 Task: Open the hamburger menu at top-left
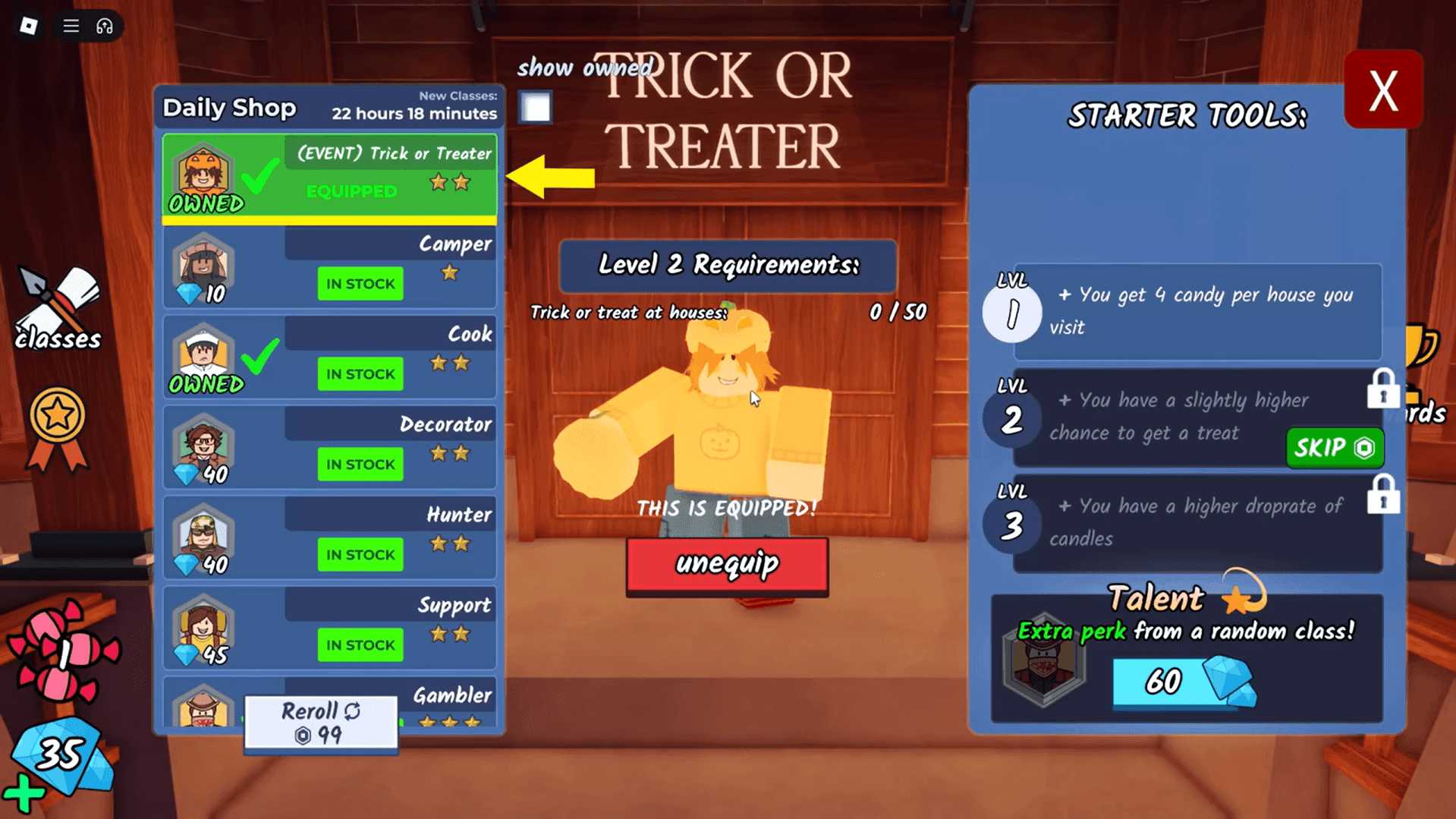pyautogui.click(x=71, y=25)
